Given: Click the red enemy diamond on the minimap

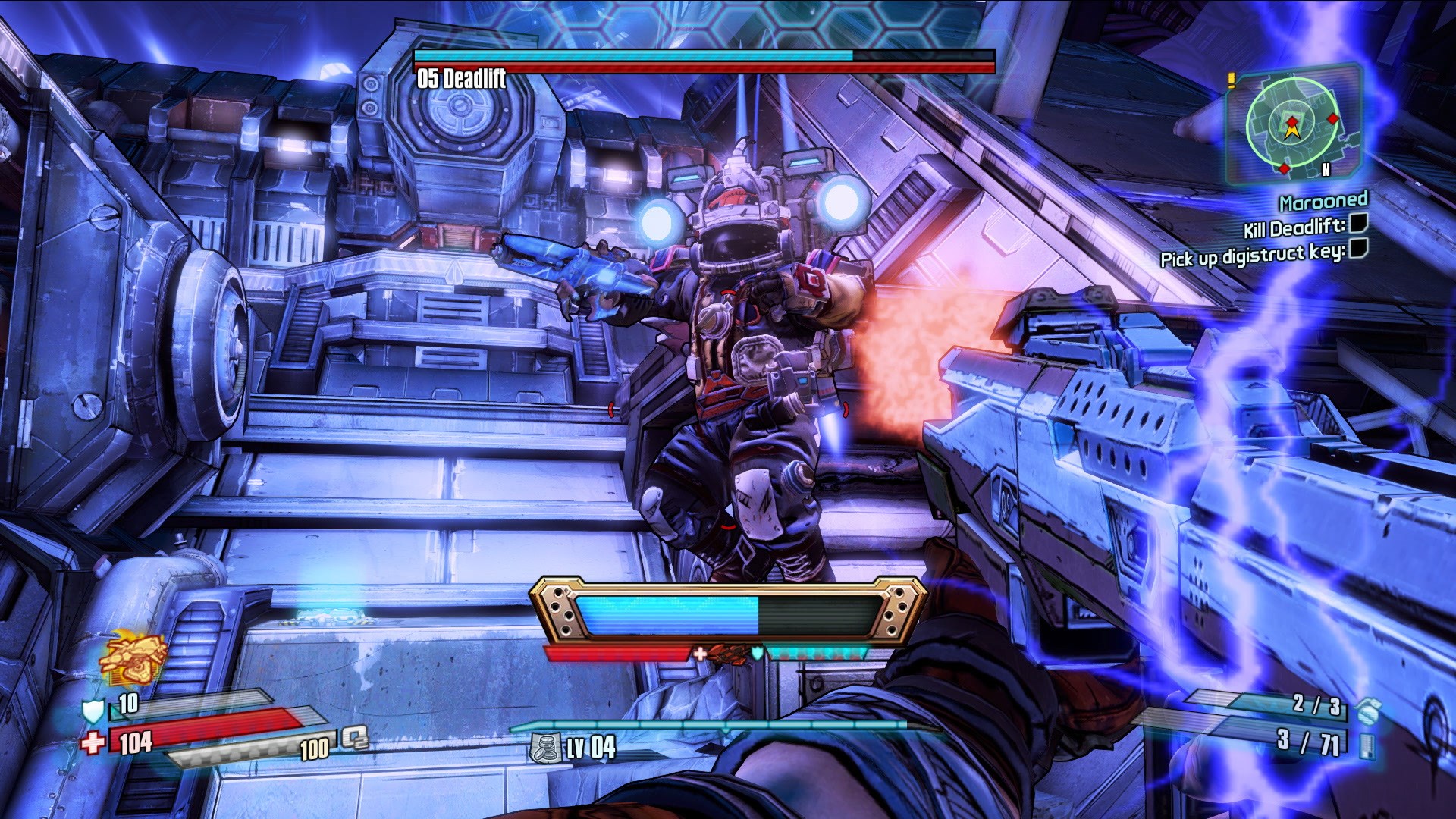Looking at the screenshot, I should point(1332,119).
